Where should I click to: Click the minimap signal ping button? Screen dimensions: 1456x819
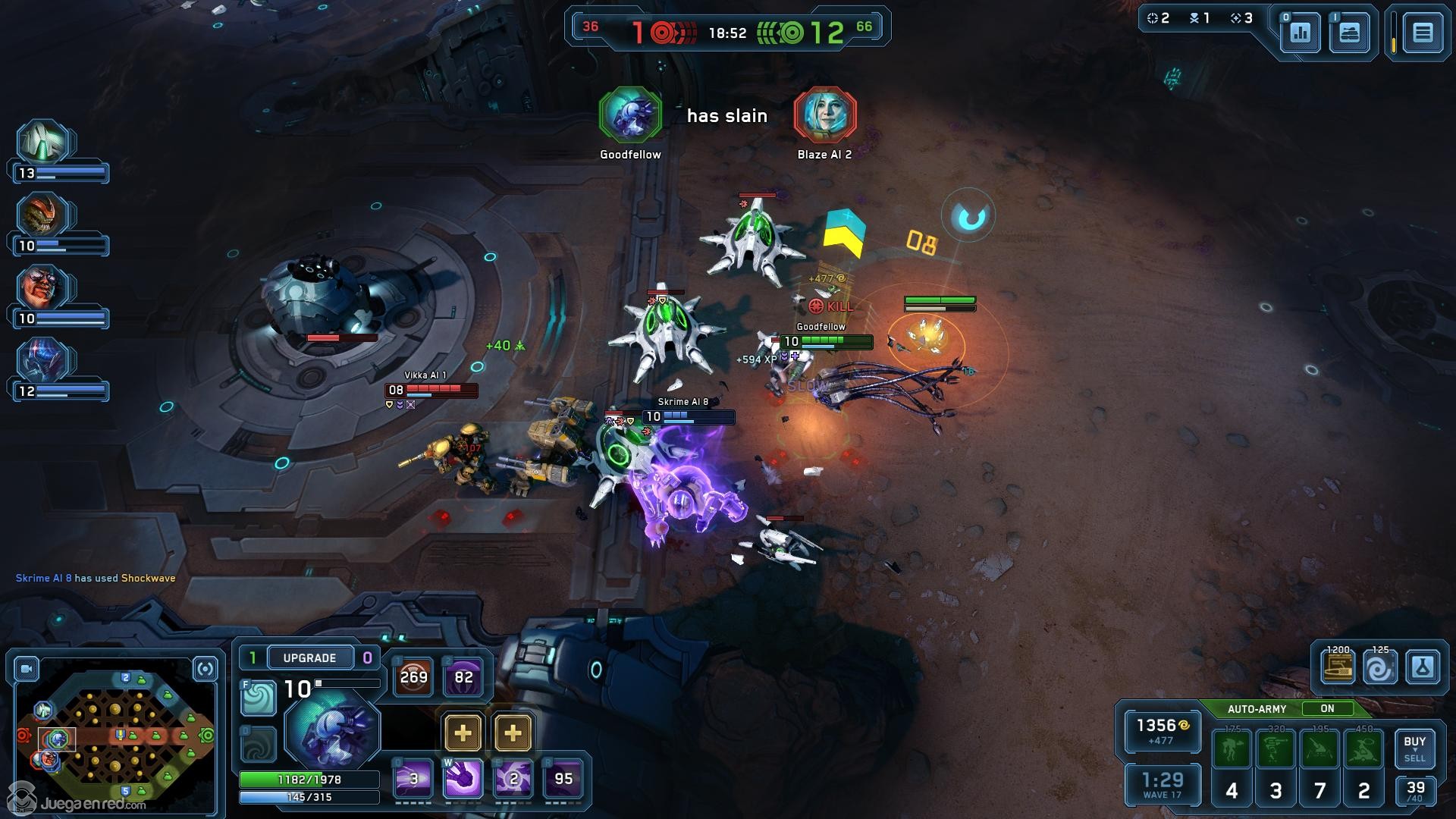(205, 669)
